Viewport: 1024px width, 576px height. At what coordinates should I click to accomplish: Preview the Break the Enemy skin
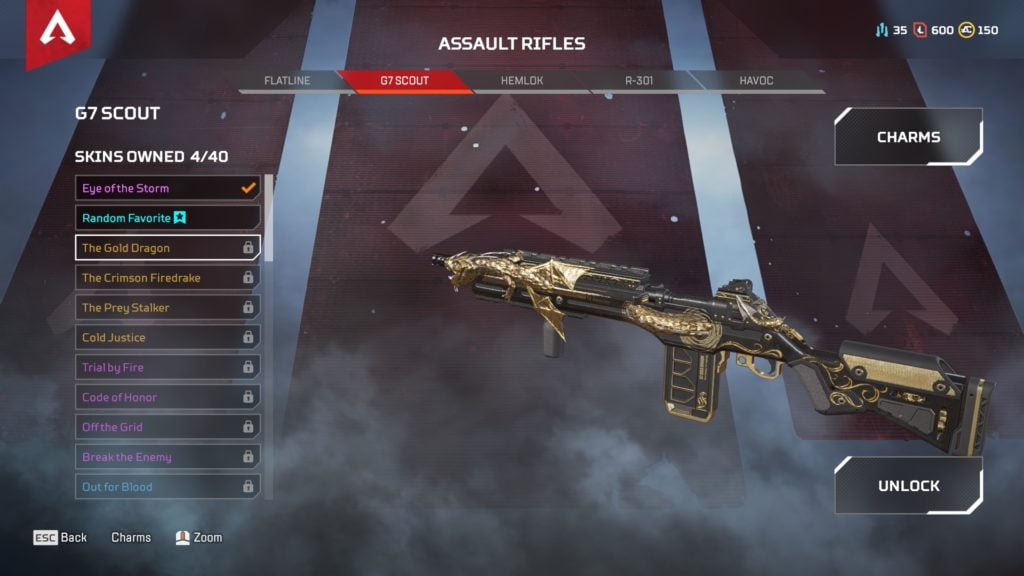167,457
